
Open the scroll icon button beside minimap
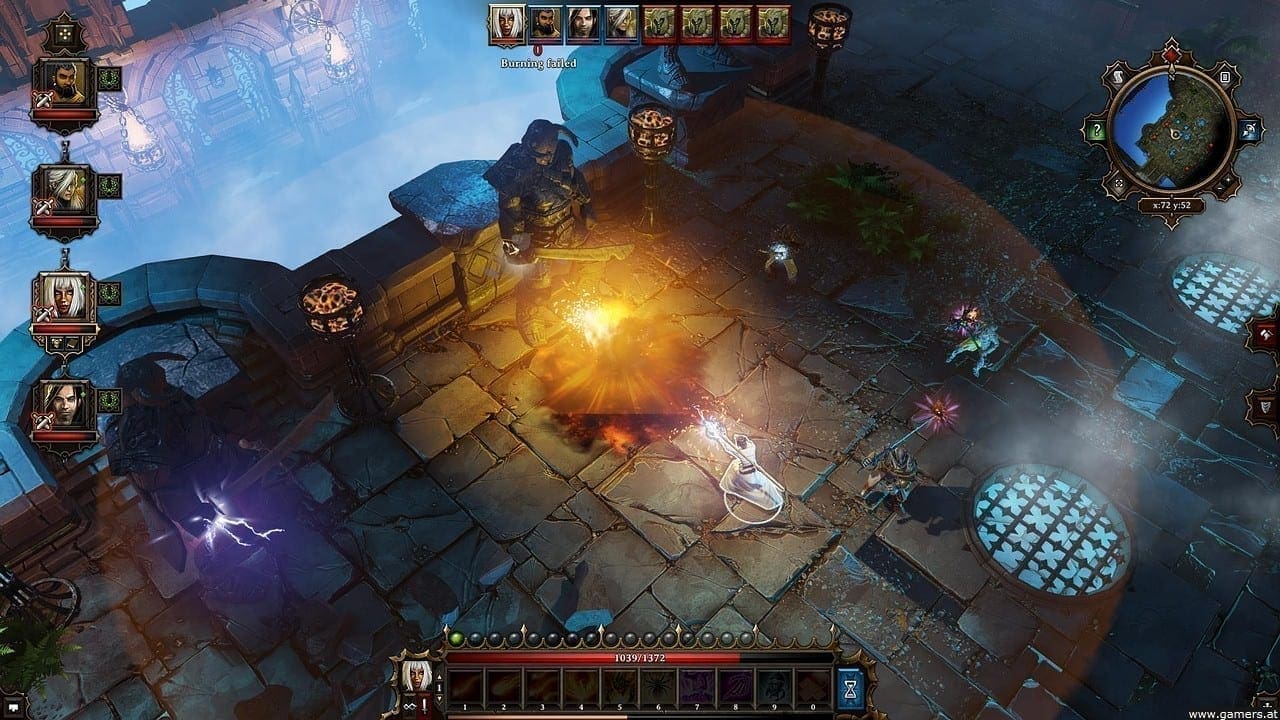coord(1119,76)
